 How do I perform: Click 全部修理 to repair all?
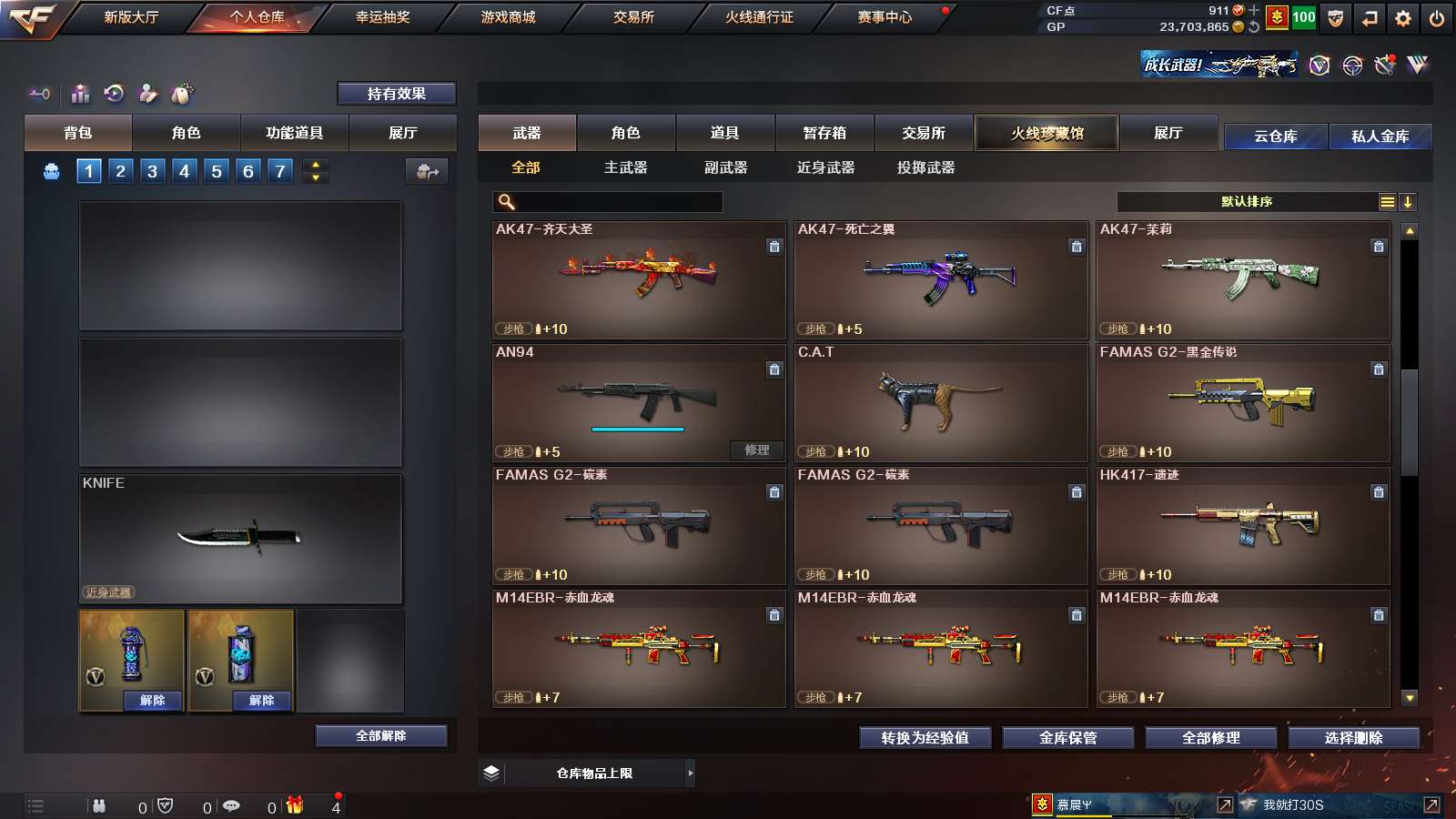(1210, 738)
